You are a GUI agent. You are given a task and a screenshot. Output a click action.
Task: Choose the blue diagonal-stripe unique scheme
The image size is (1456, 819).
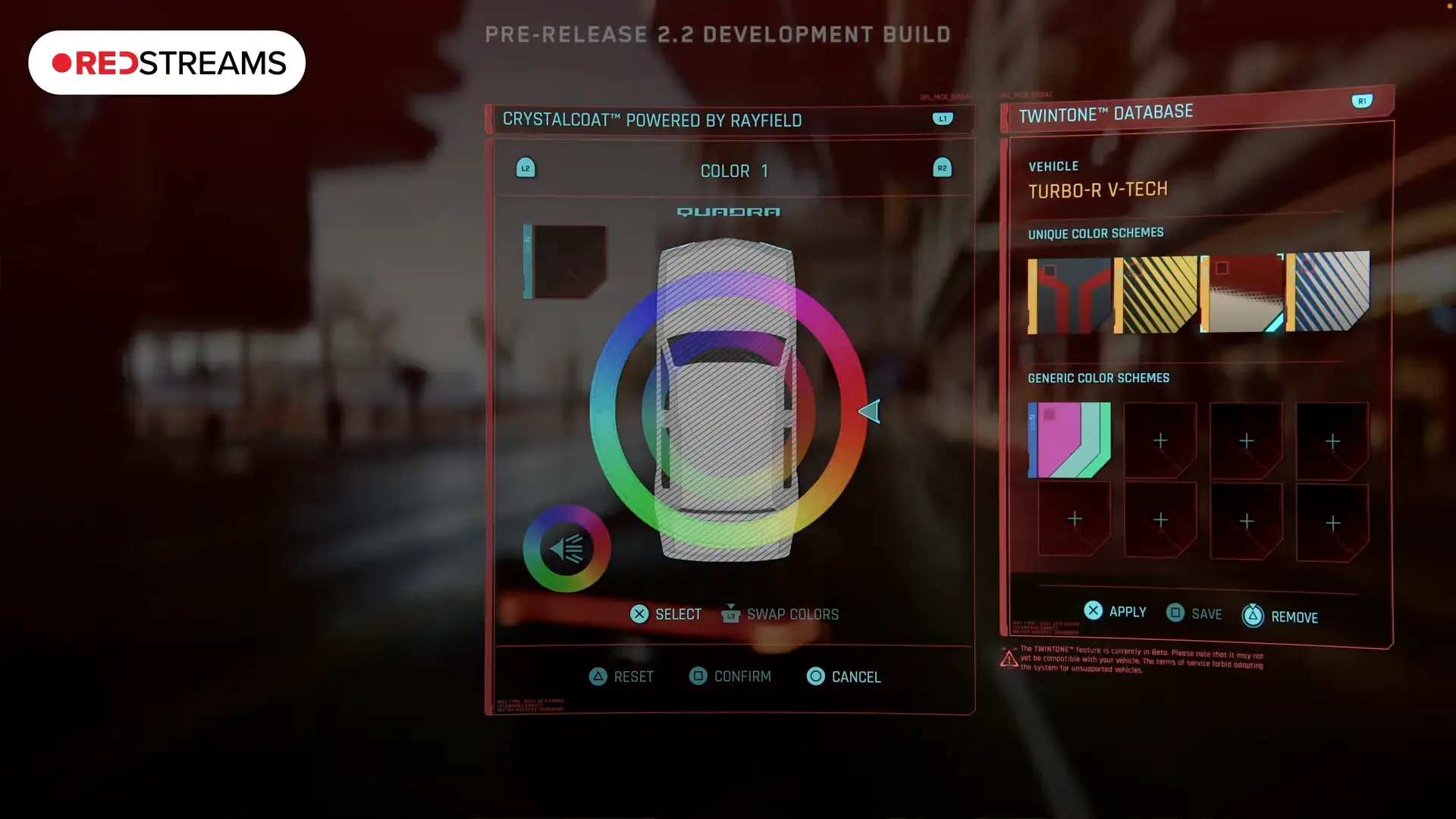click(1331, 292)
